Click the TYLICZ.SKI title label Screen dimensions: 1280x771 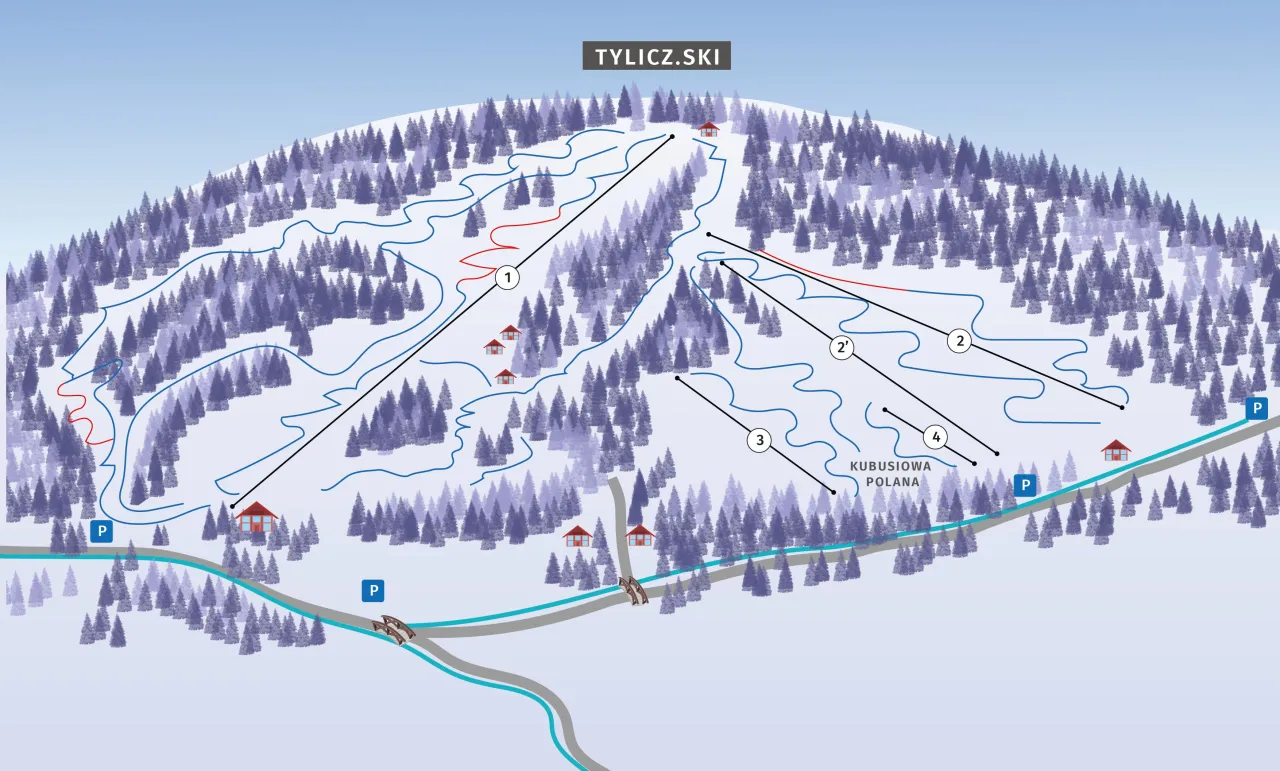[657, 57]
